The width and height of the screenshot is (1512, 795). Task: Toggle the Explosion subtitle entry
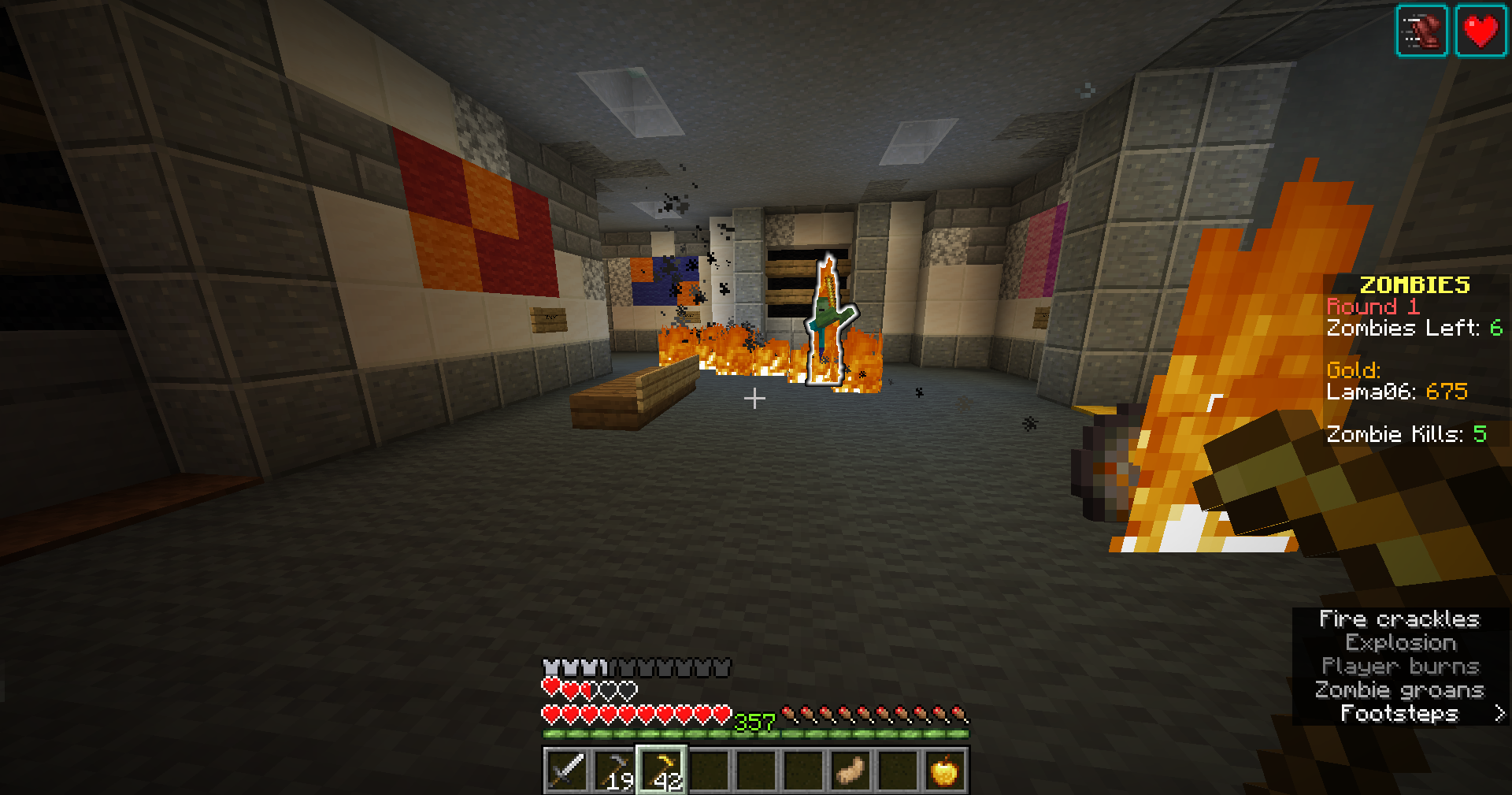pyautogui.click(x=1399, y=643)
